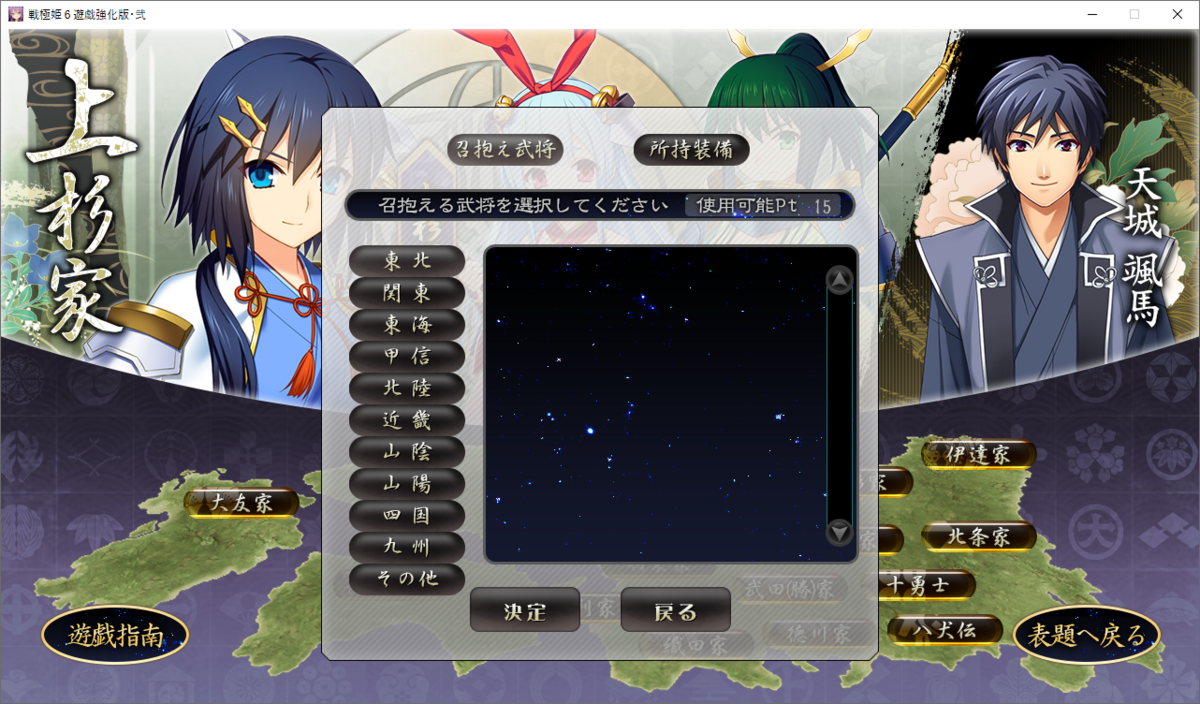Close the game window
Image resolution: width=1200 pixels, height=704 pixels.
[1176, 14]
